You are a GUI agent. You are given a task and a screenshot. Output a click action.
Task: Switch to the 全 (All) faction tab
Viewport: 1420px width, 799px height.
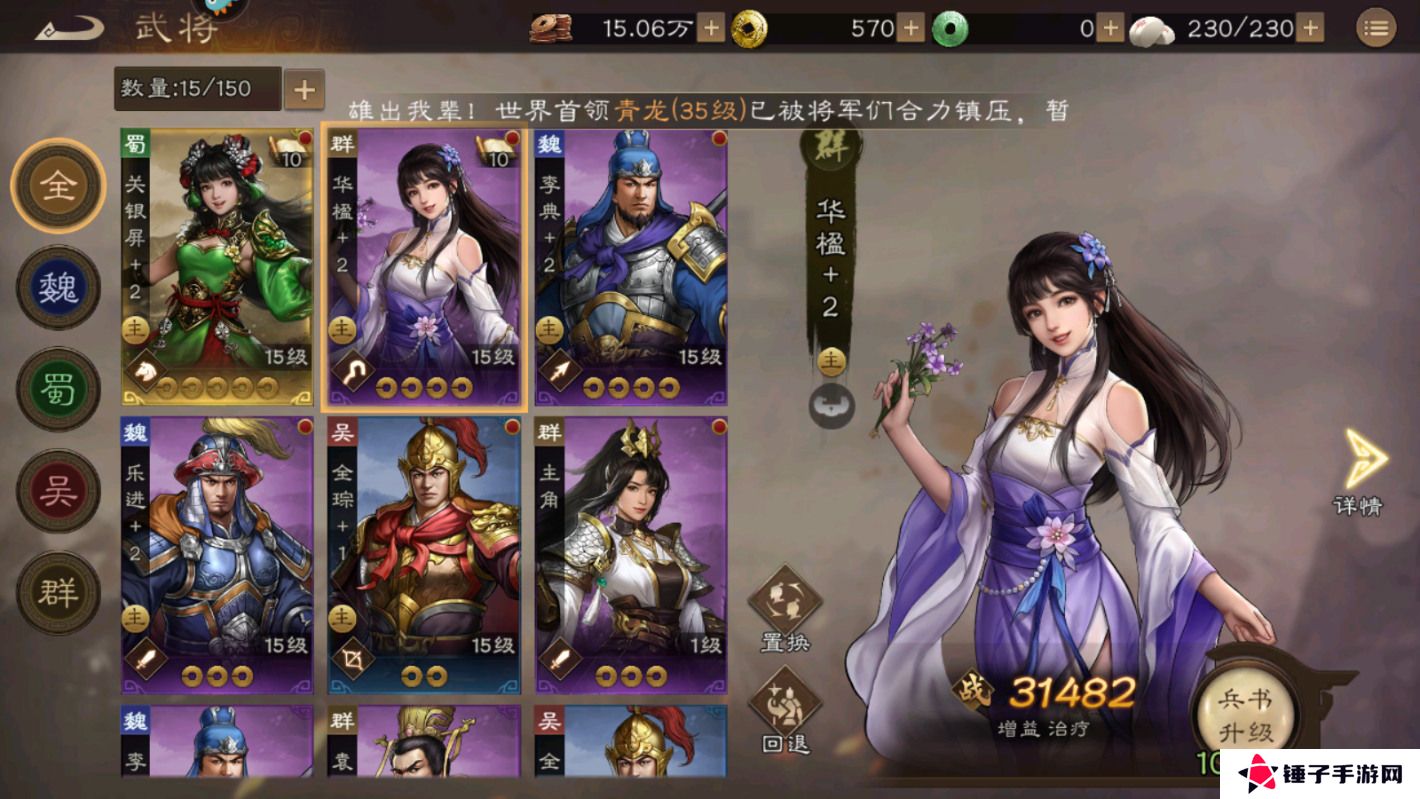point(58,187)
